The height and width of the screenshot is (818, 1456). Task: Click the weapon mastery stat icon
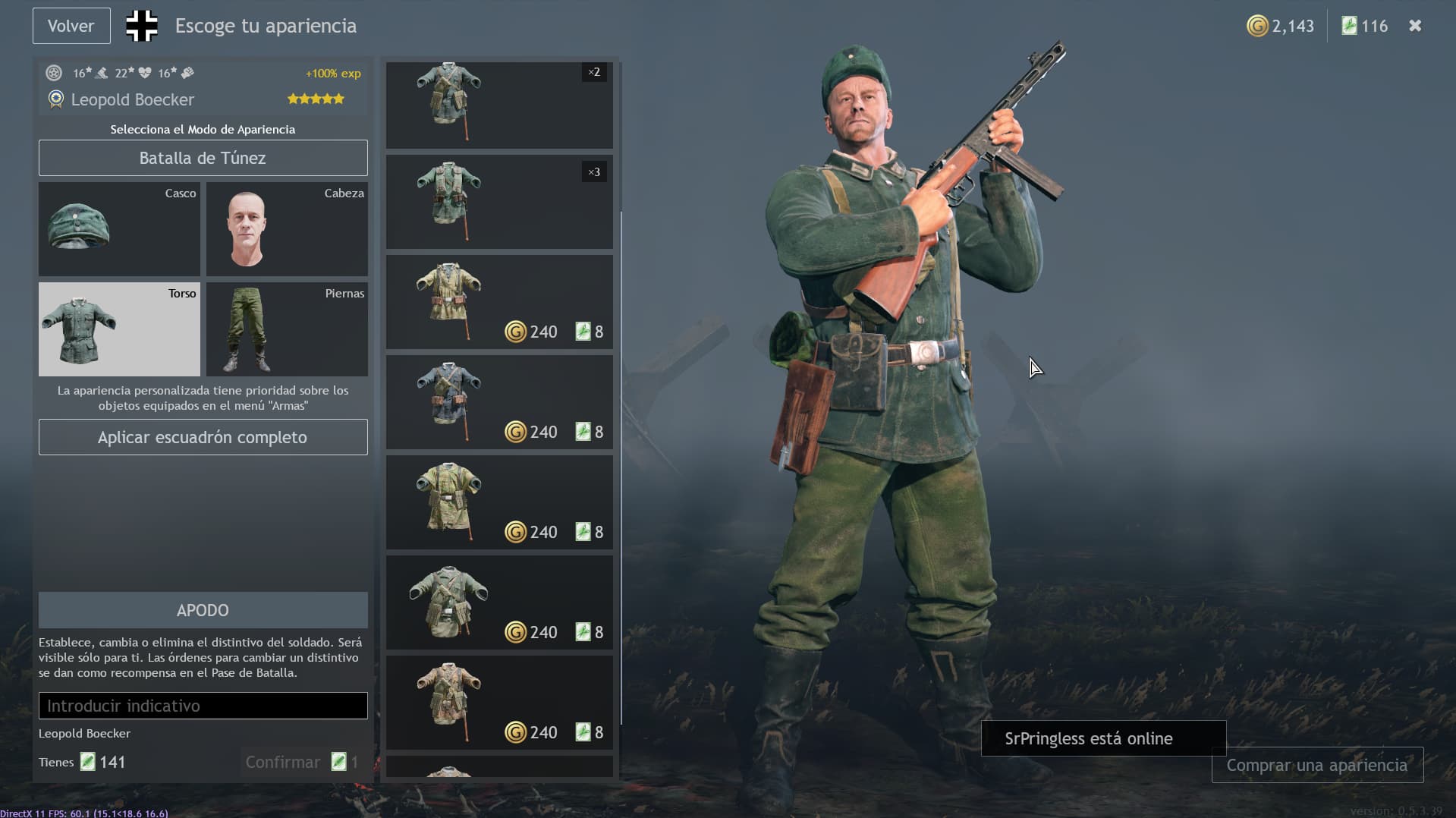(102, 74)
